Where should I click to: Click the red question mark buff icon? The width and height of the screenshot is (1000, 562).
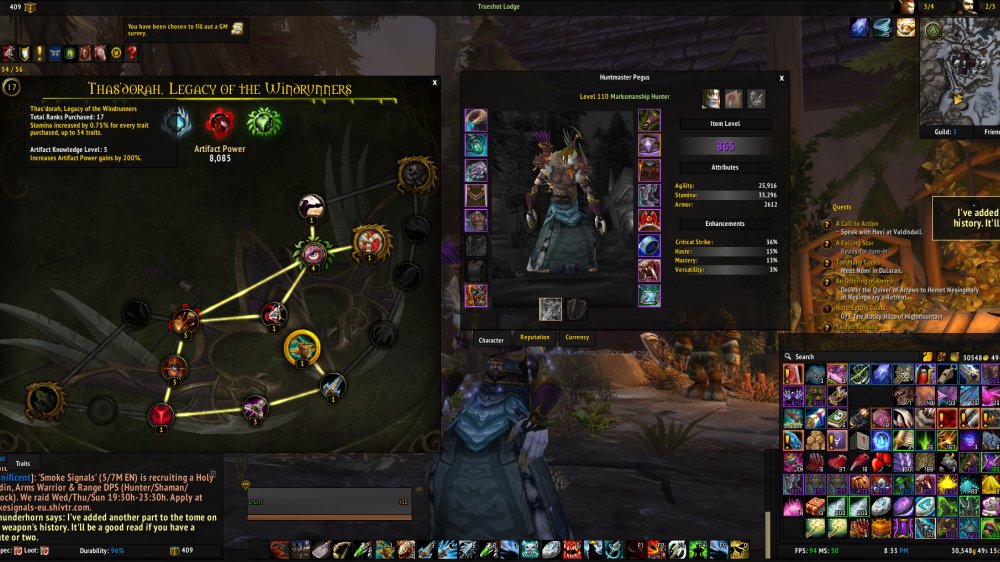pos(132,53)
